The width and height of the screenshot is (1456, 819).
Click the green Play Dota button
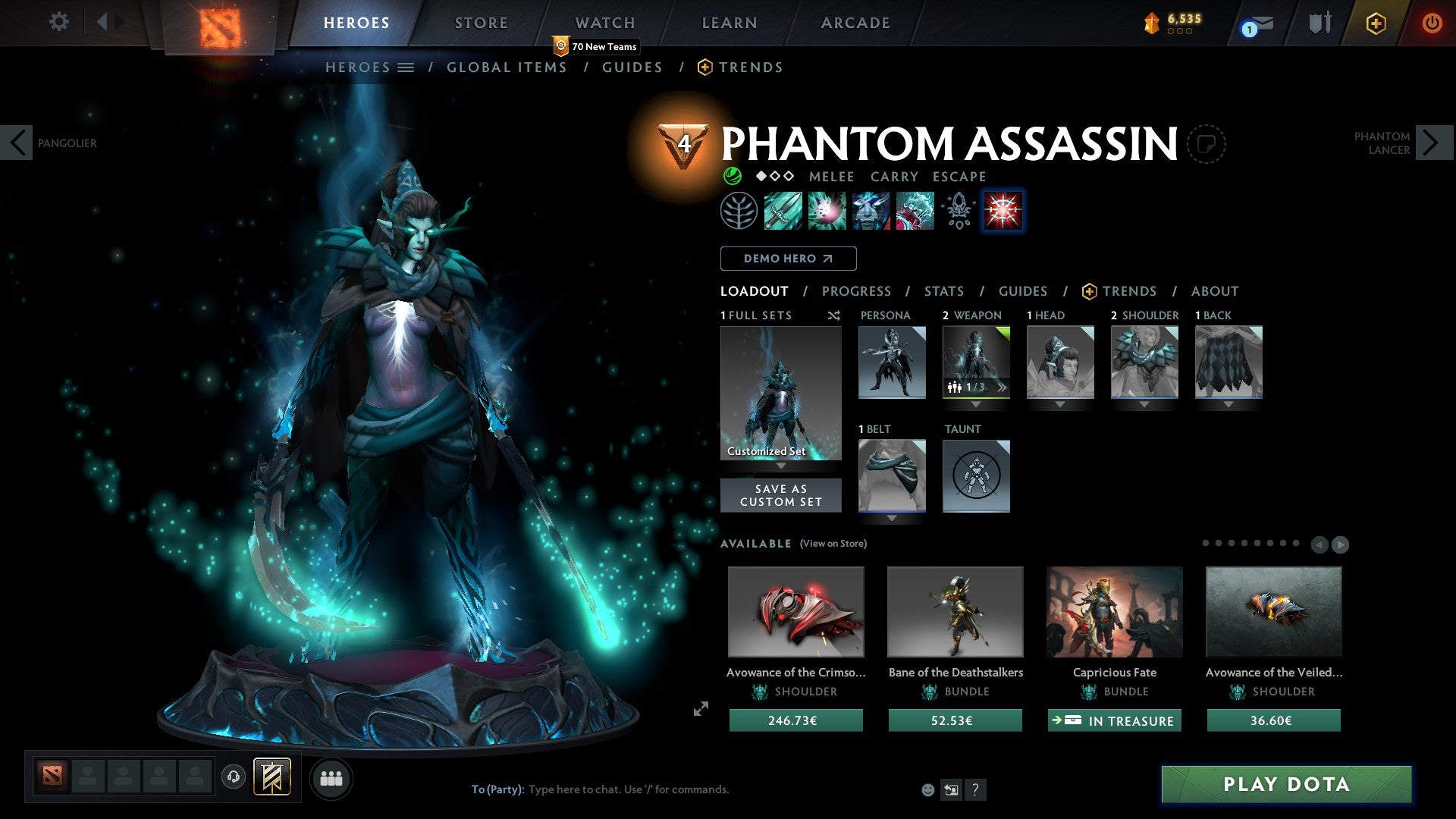[x=1286, y=784]
